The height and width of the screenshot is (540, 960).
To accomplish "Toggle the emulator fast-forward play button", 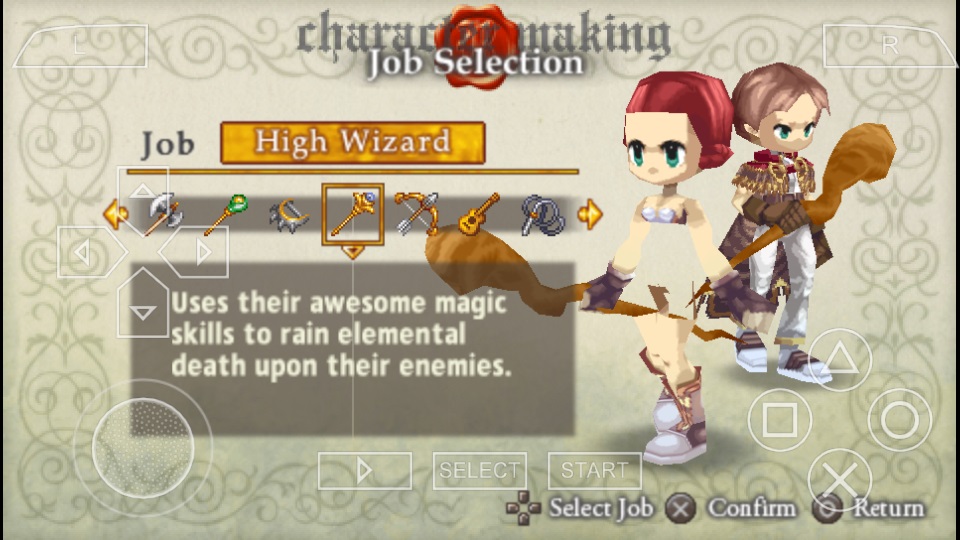I will [364, 470].
